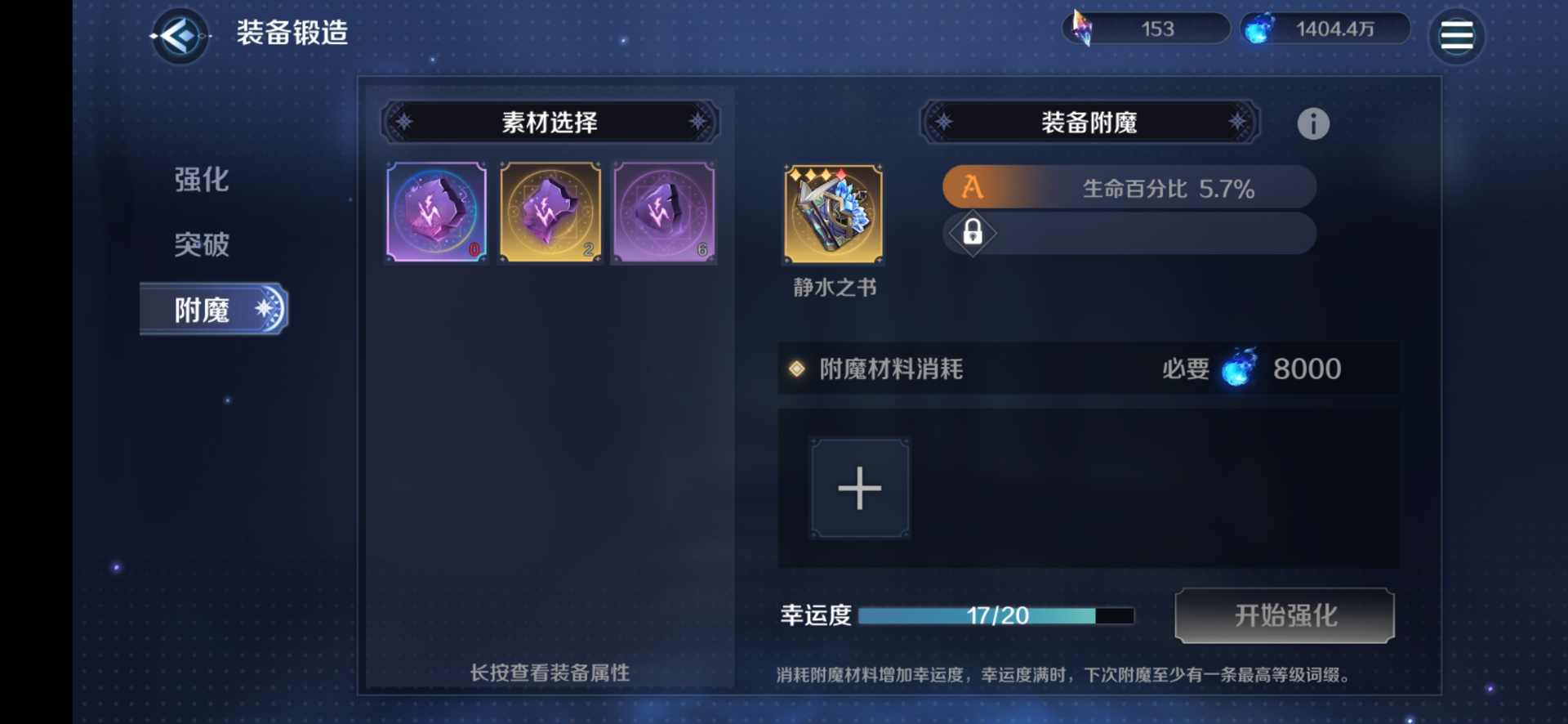Open the hamburger menu at top right
Image resolution: width=1568 pixels, height=724 pixels.
(x=1456, y=34)
